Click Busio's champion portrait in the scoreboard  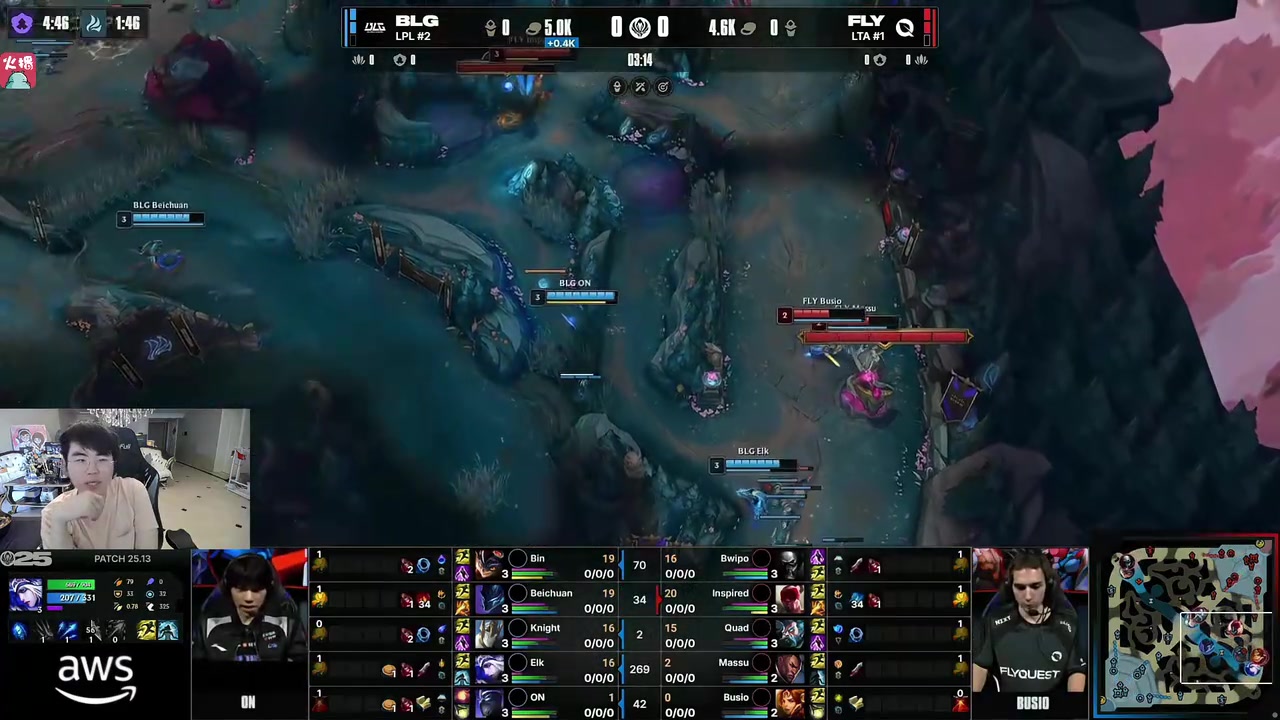(x=790, y=703)
